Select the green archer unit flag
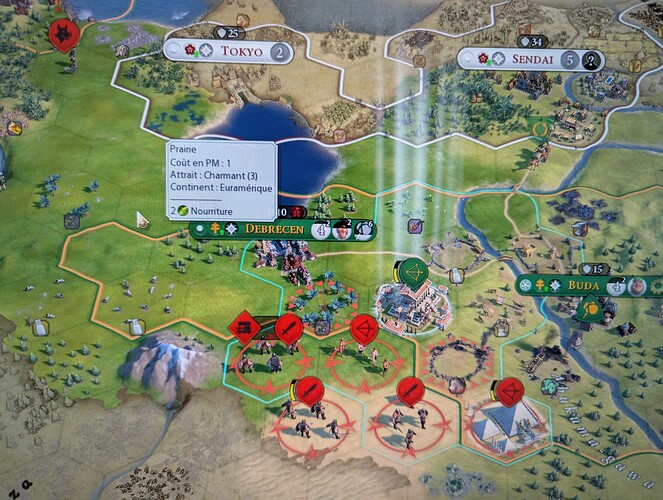 click(412, 272)
